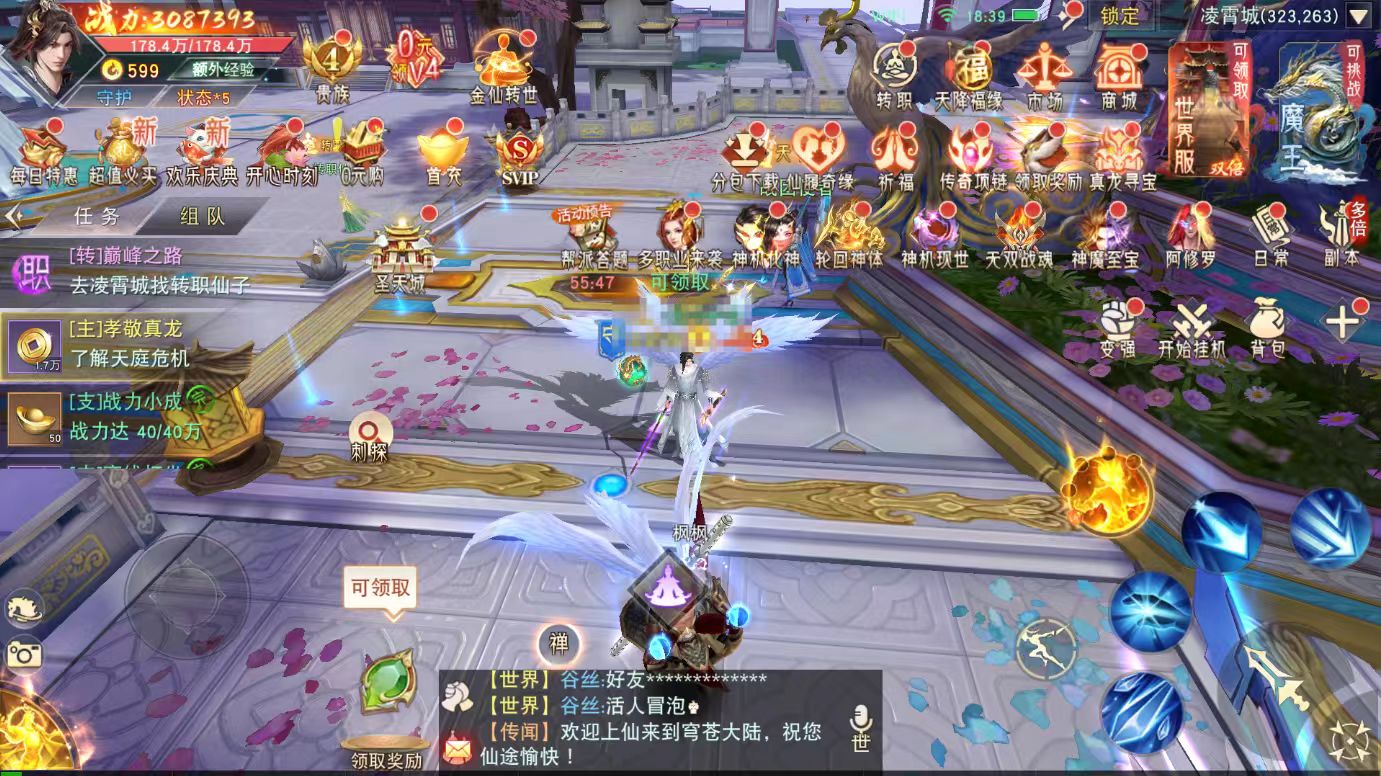
Task: Activate the microphone icon in chat bar
Action: coord(862,712)
